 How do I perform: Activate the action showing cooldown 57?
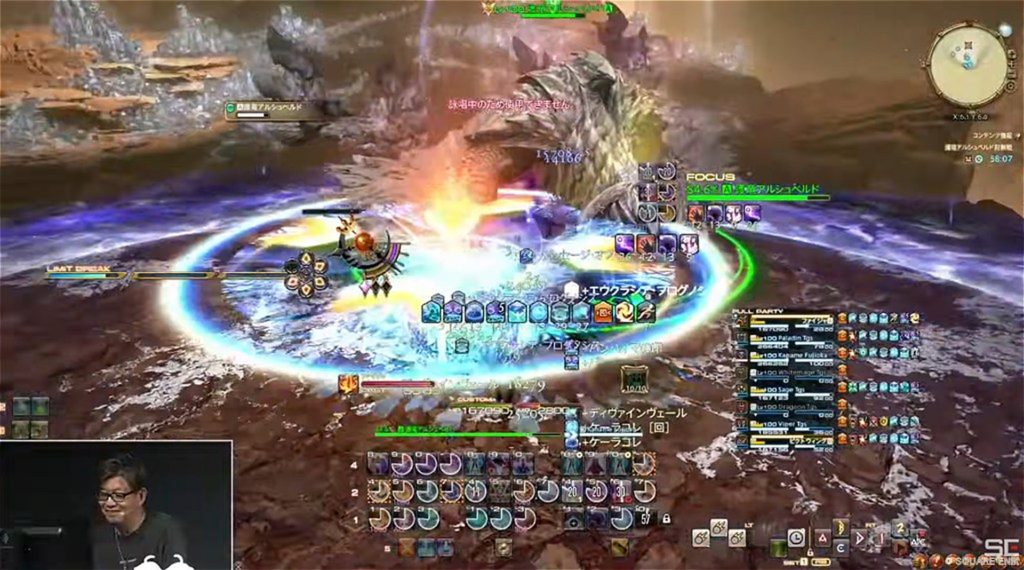tap(646, 519)
